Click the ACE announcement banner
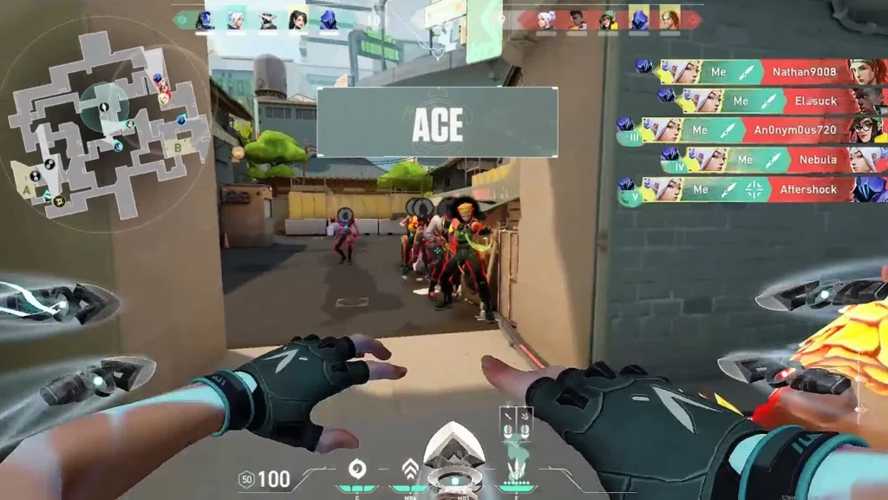The image size is (888, 500). point(437,122)
